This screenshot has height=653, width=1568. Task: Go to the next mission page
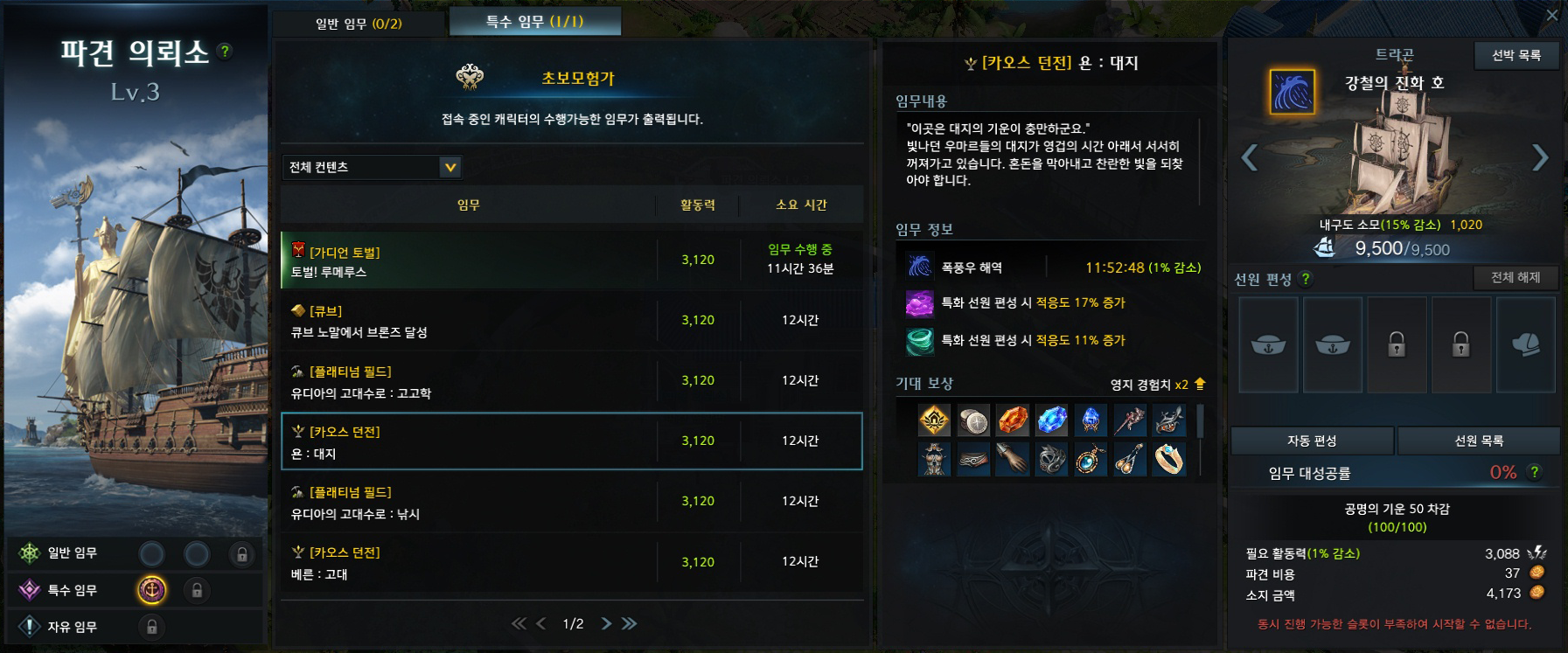tap(606, 623)
